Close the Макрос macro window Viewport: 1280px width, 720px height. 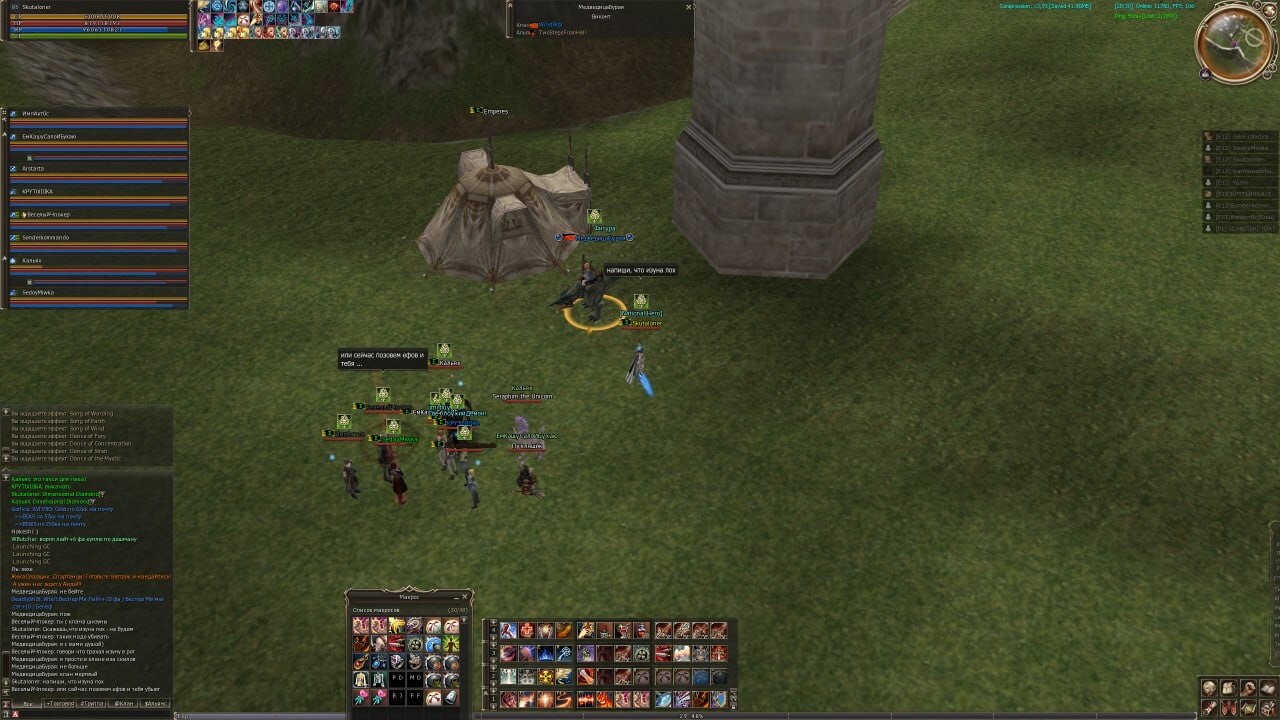[x=466, y=596]
